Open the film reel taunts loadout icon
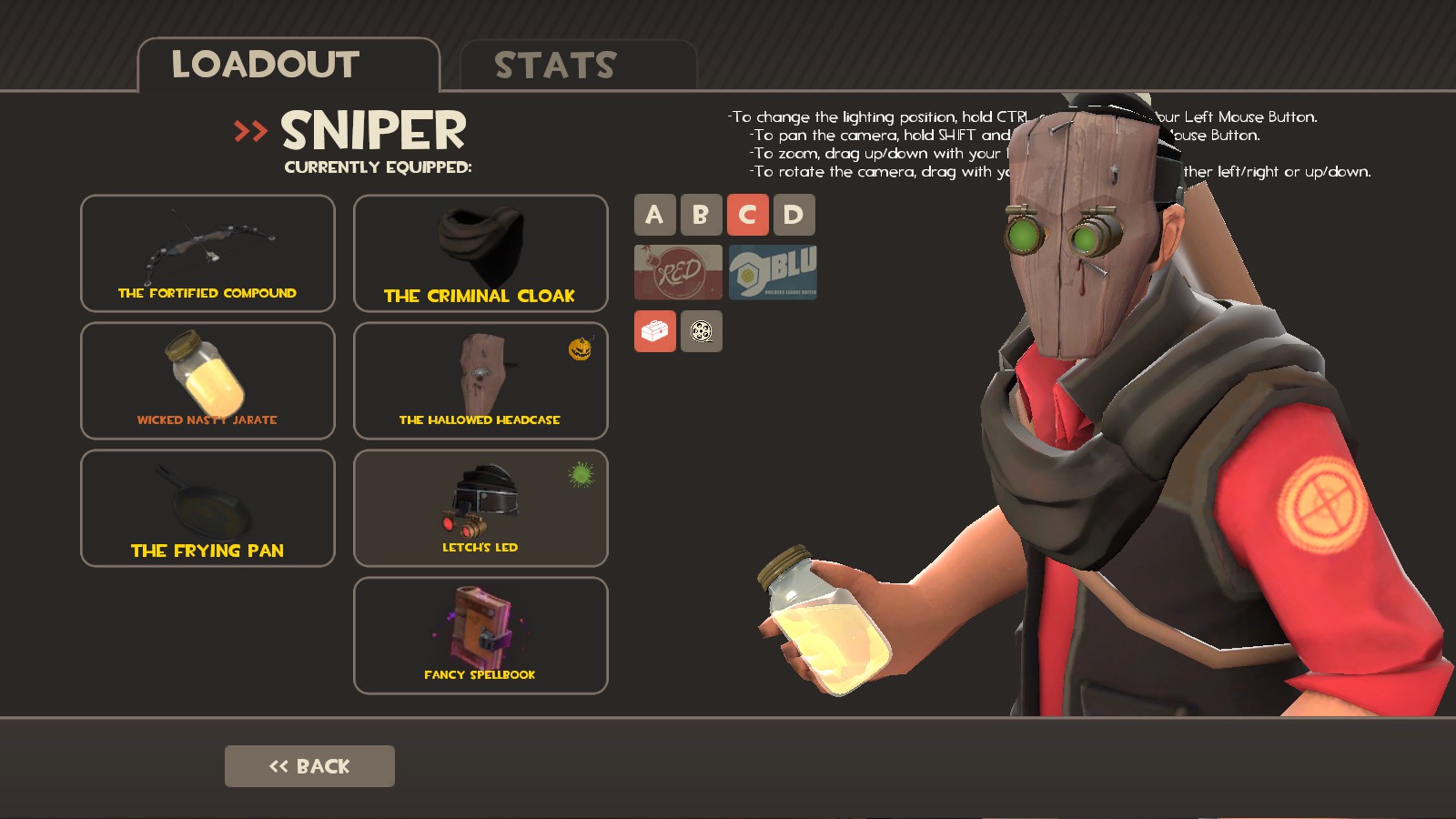Image resolution: width=1456 pixels, height=819 pixels. 701,331
